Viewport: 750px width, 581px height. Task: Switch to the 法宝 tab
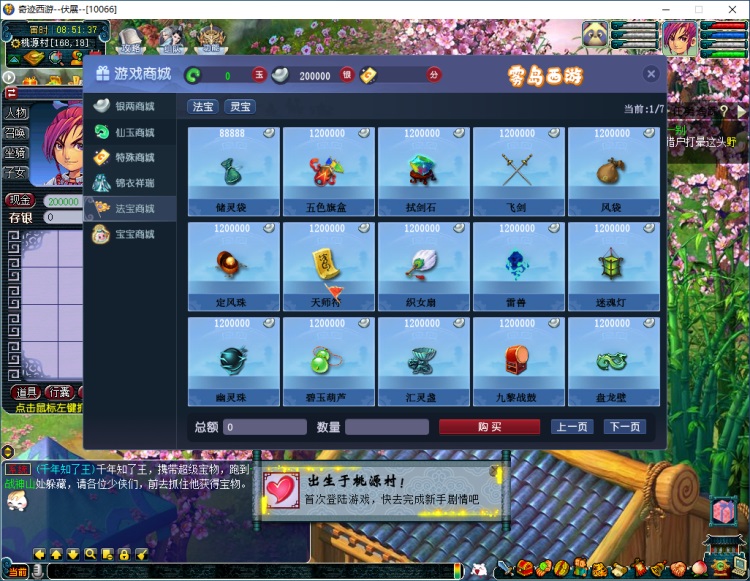(202, 106)
